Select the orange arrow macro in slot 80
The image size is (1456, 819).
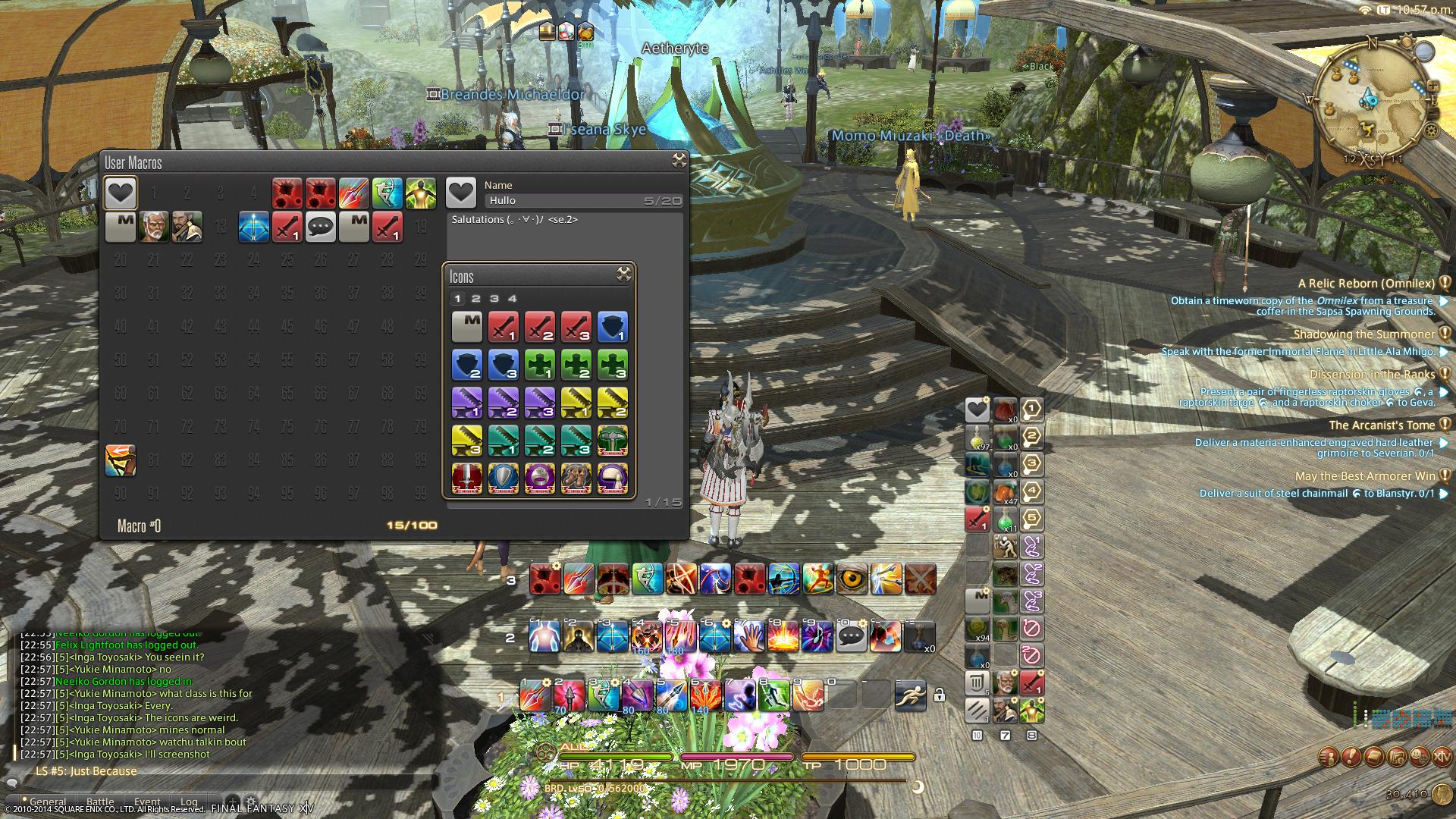point(121,460)
